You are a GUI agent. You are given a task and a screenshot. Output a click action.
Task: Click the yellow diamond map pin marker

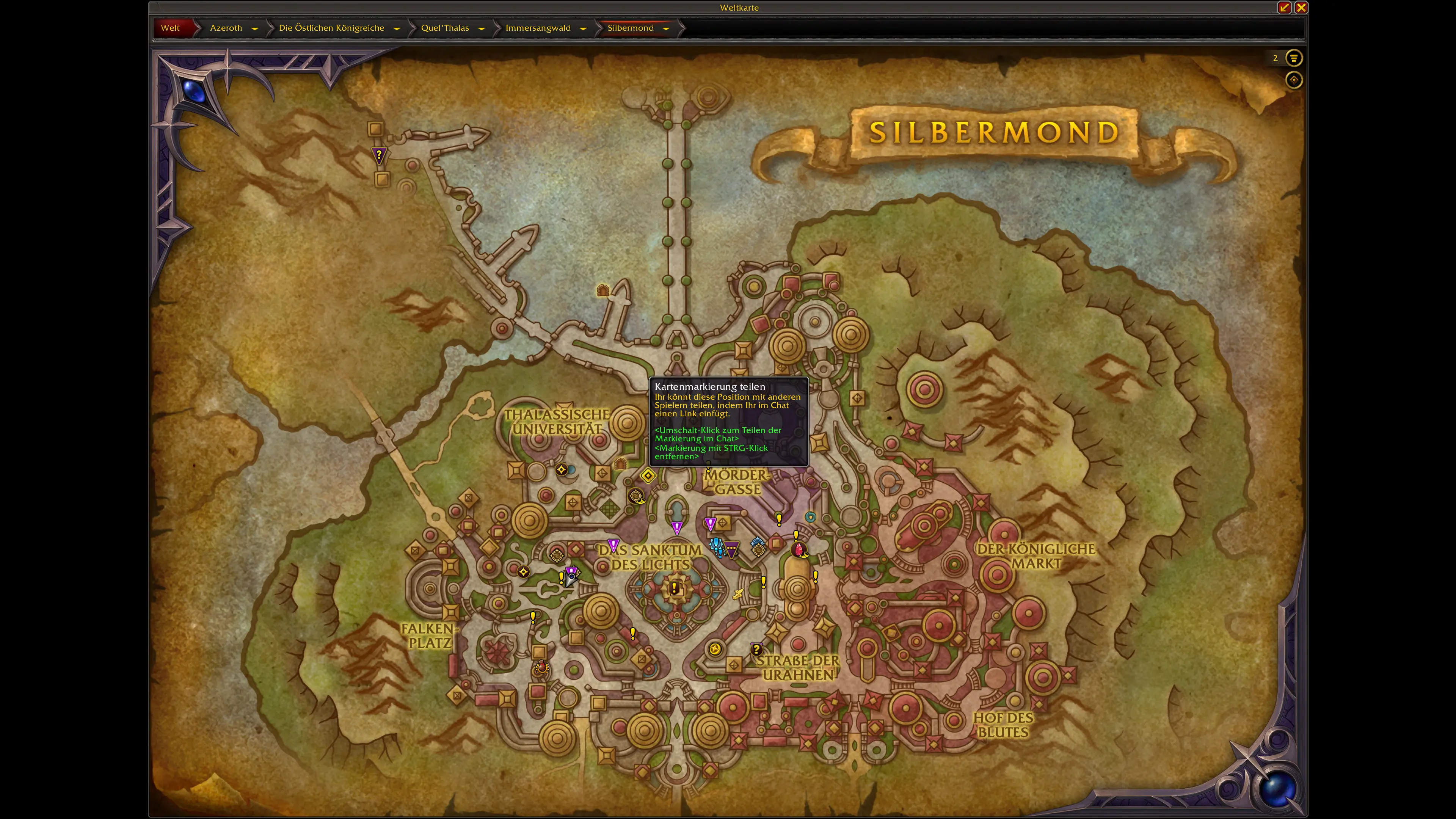click(x=648, y=476)
